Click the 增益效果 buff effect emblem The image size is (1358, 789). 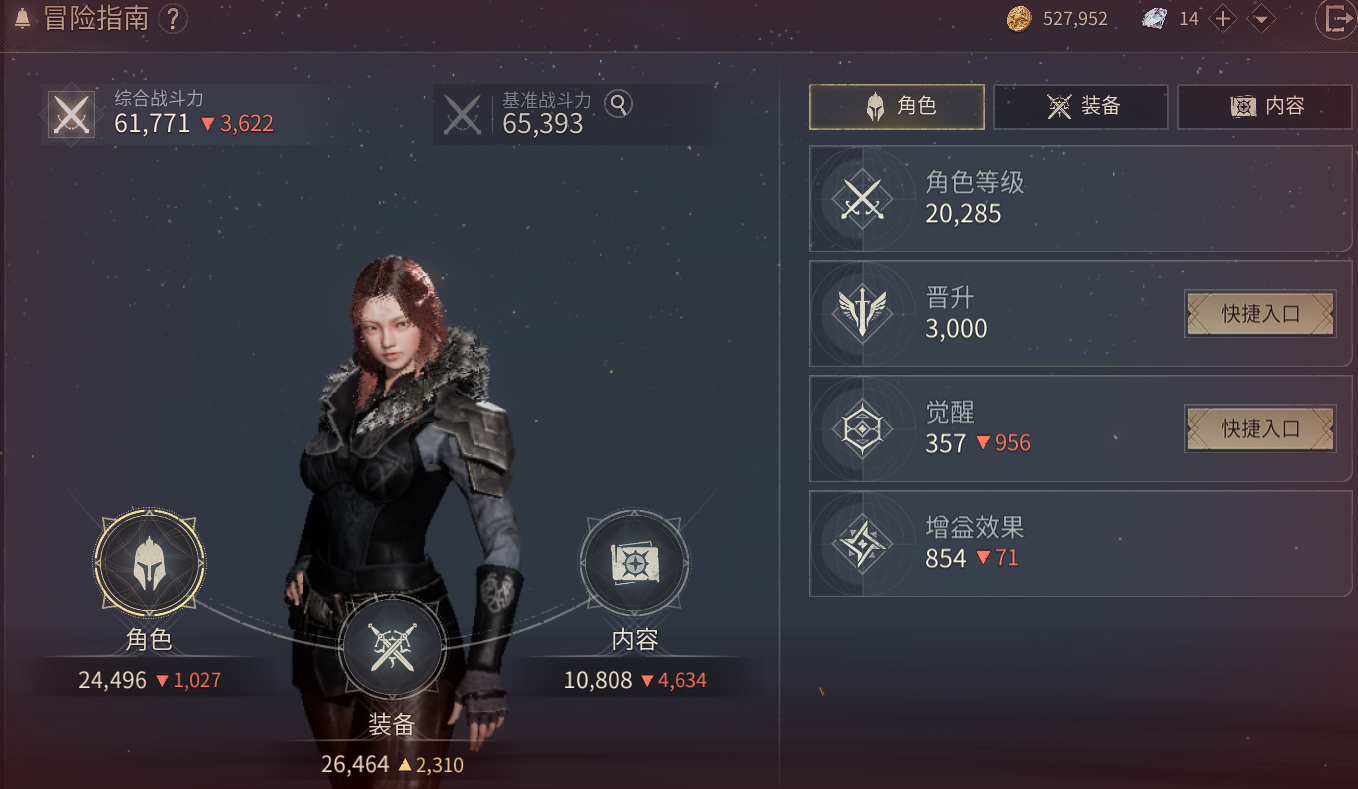tap(862, 543)
